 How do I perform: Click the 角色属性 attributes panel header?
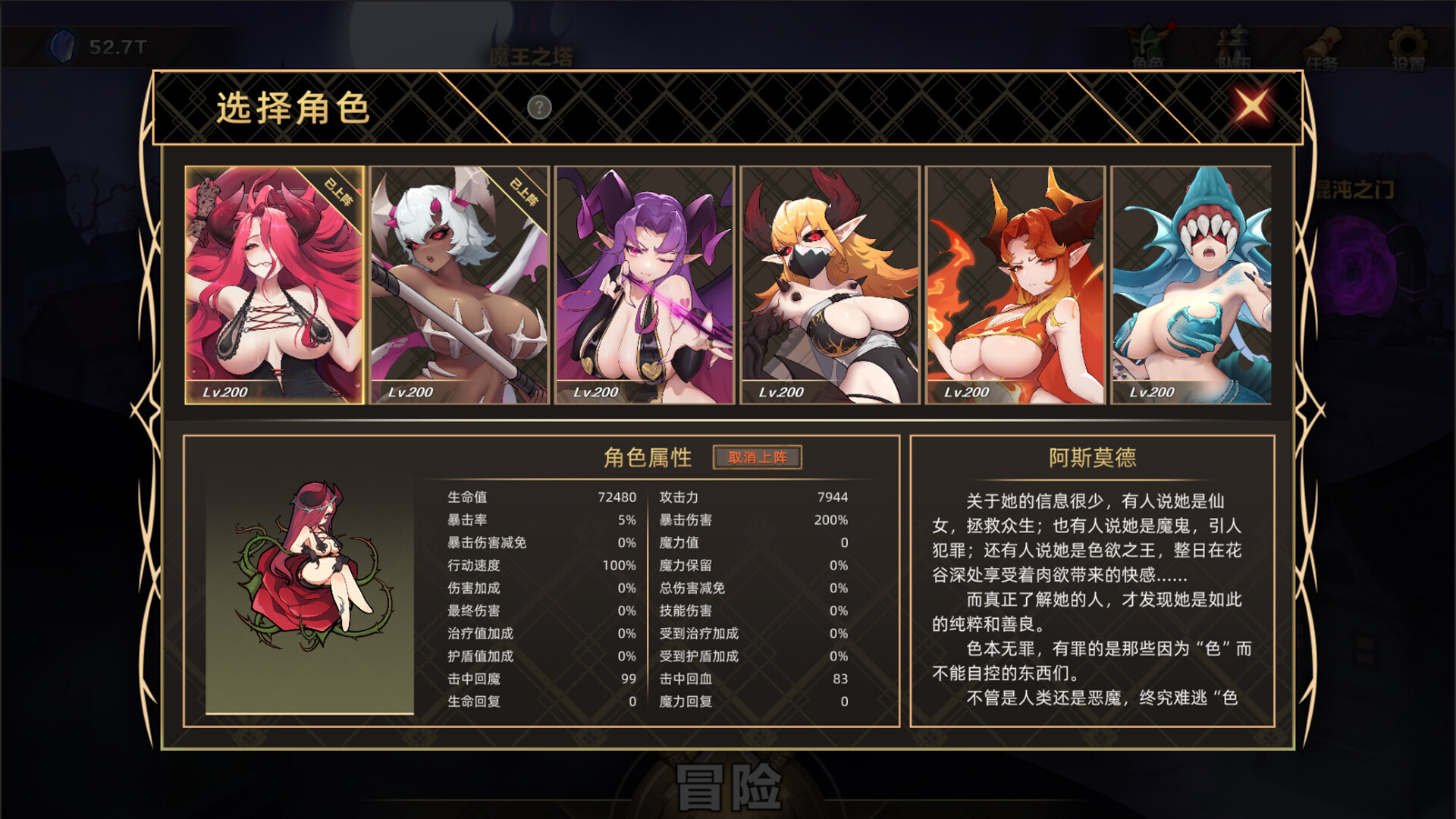pyautogui.click(x=648, y=458)
